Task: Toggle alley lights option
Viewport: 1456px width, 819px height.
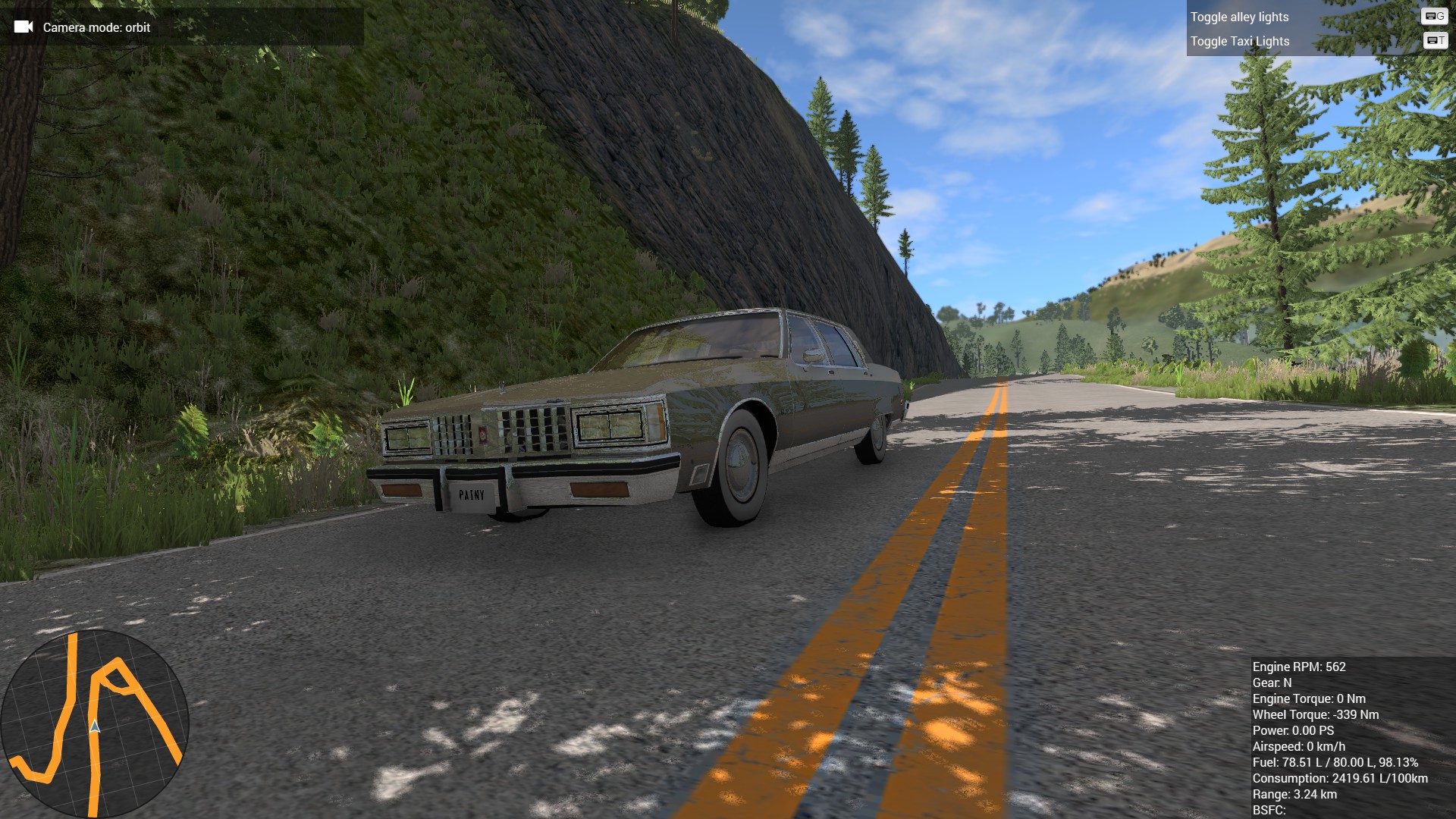Action: click(1239, 17)
